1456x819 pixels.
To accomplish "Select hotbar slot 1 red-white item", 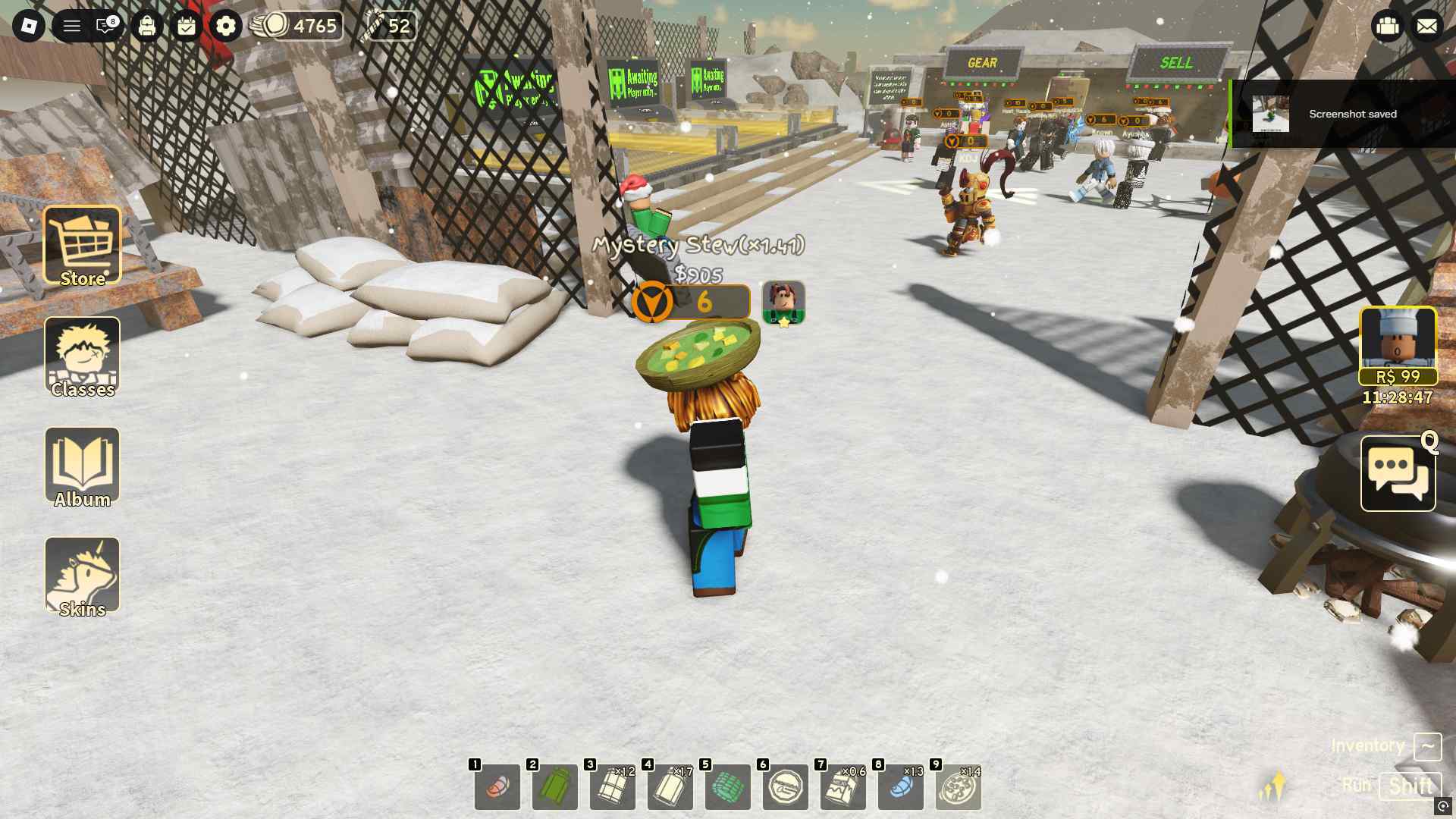I will (497, 787).
